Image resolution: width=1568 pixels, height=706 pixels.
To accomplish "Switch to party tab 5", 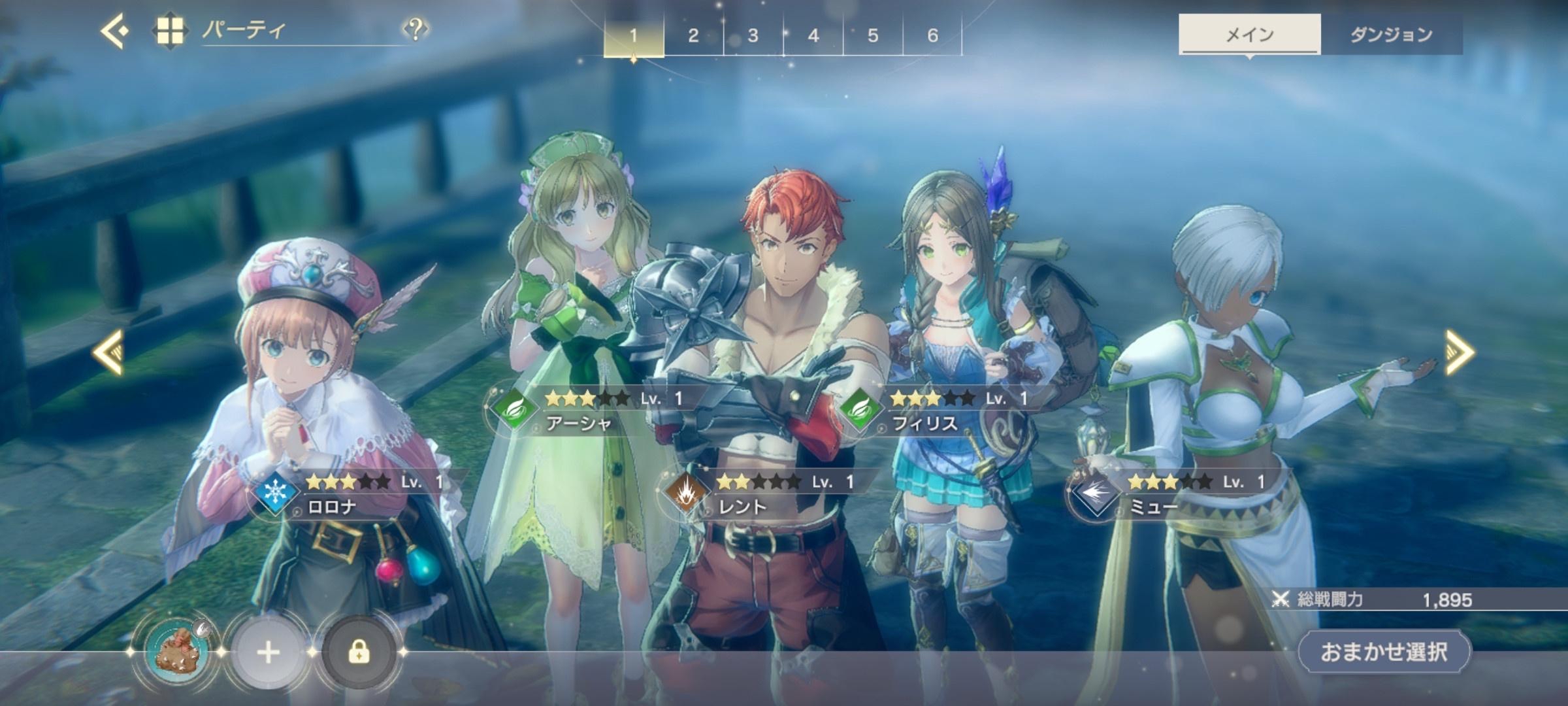I will (873, 35).
